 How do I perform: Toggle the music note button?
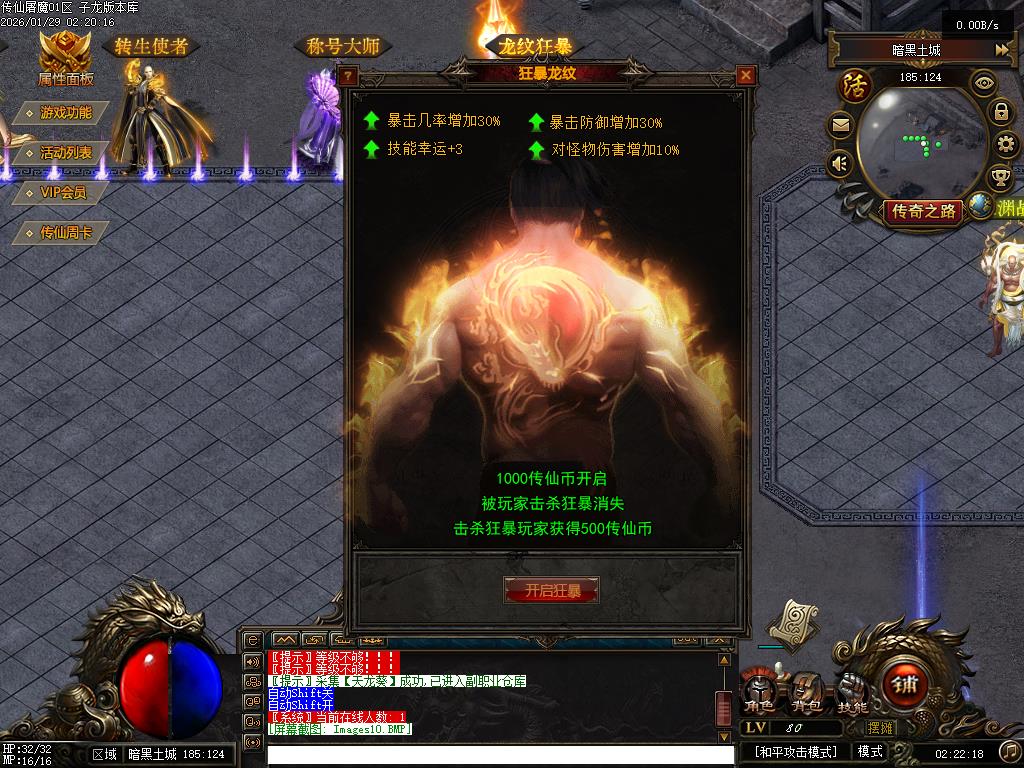[x=1009, y=751]
